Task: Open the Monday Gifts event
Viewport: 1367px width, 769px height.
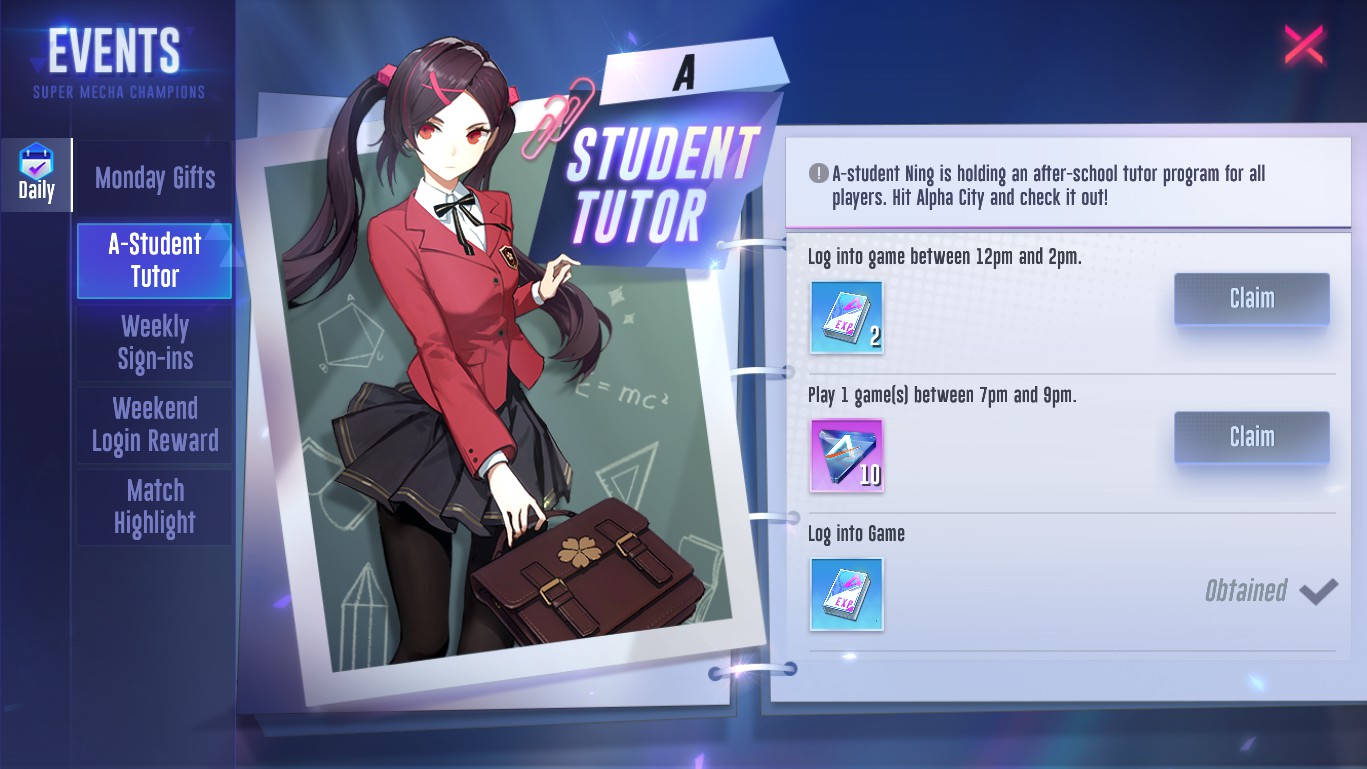Action: (x=155, y=179)
